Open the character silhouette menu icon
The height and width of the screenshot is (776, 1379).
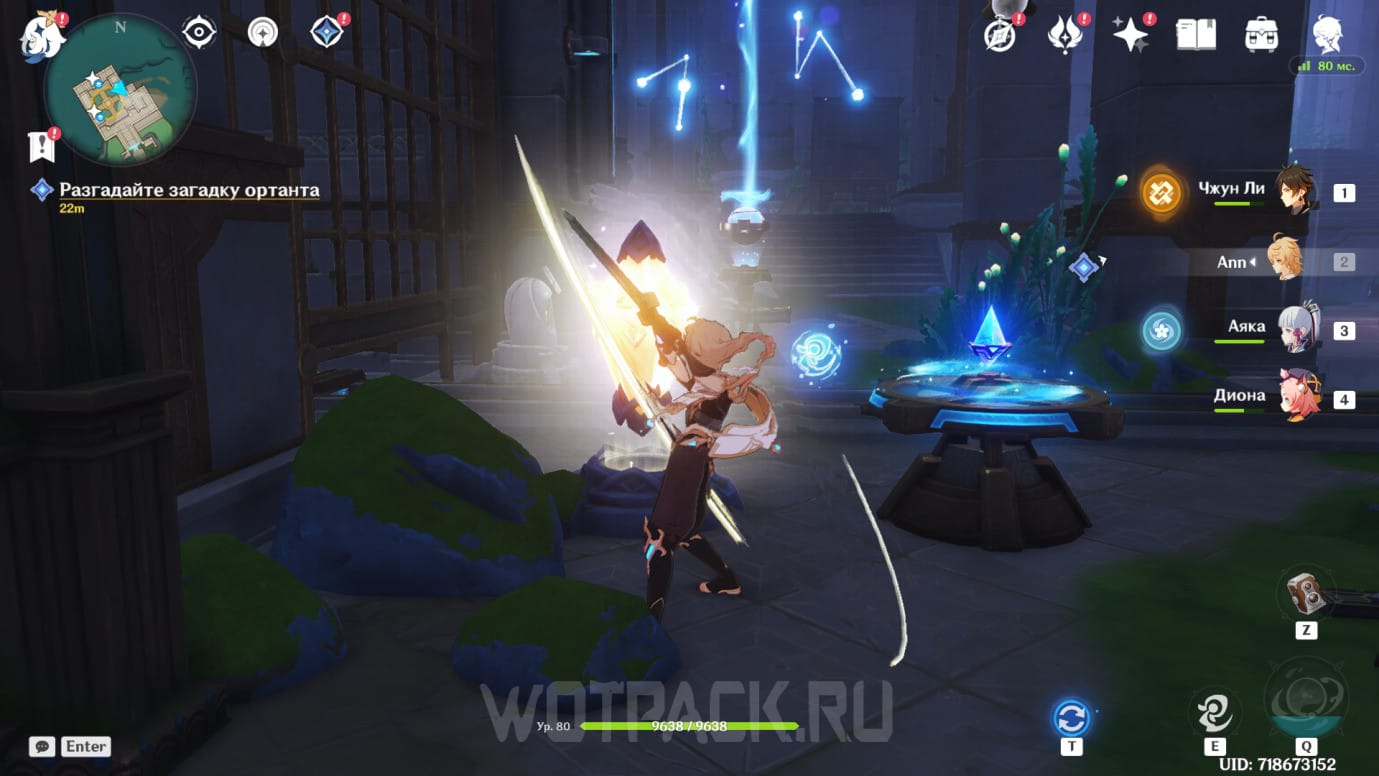pos(1326,35)
